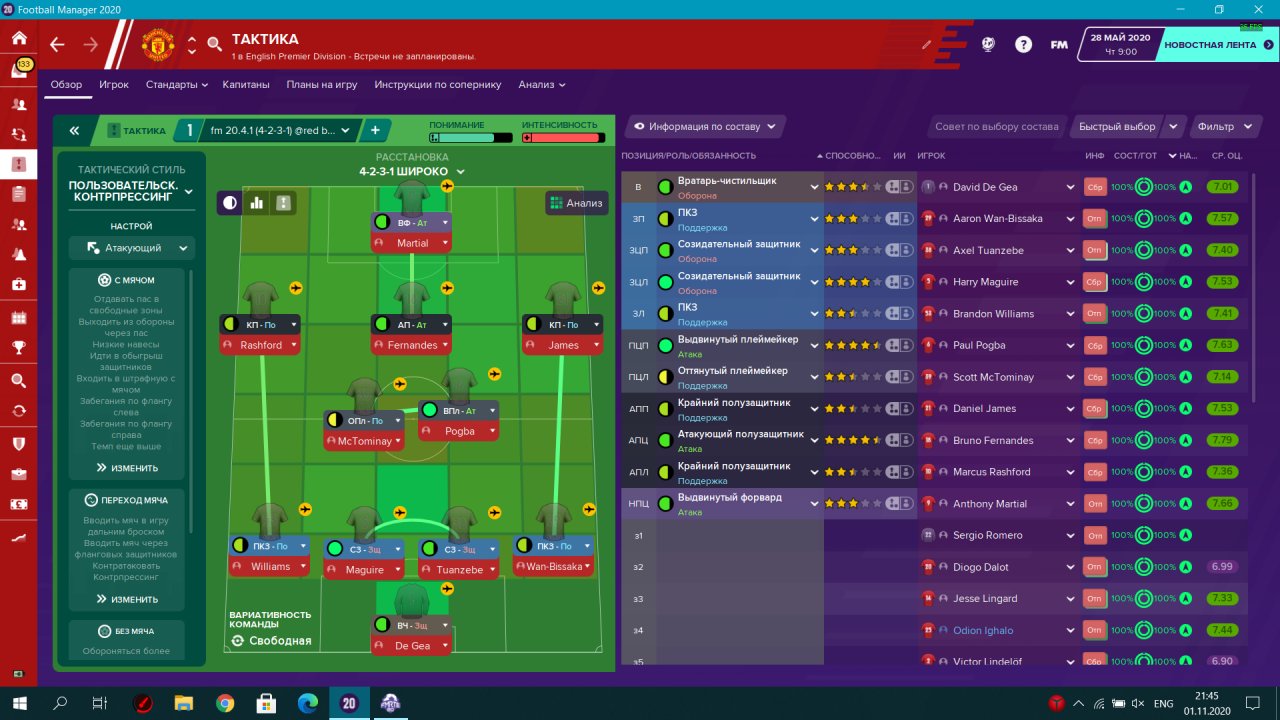Screen dimensions: 1280x720
Task: Select the Pogba position on the pitch
Action: (x=459, y=431)
